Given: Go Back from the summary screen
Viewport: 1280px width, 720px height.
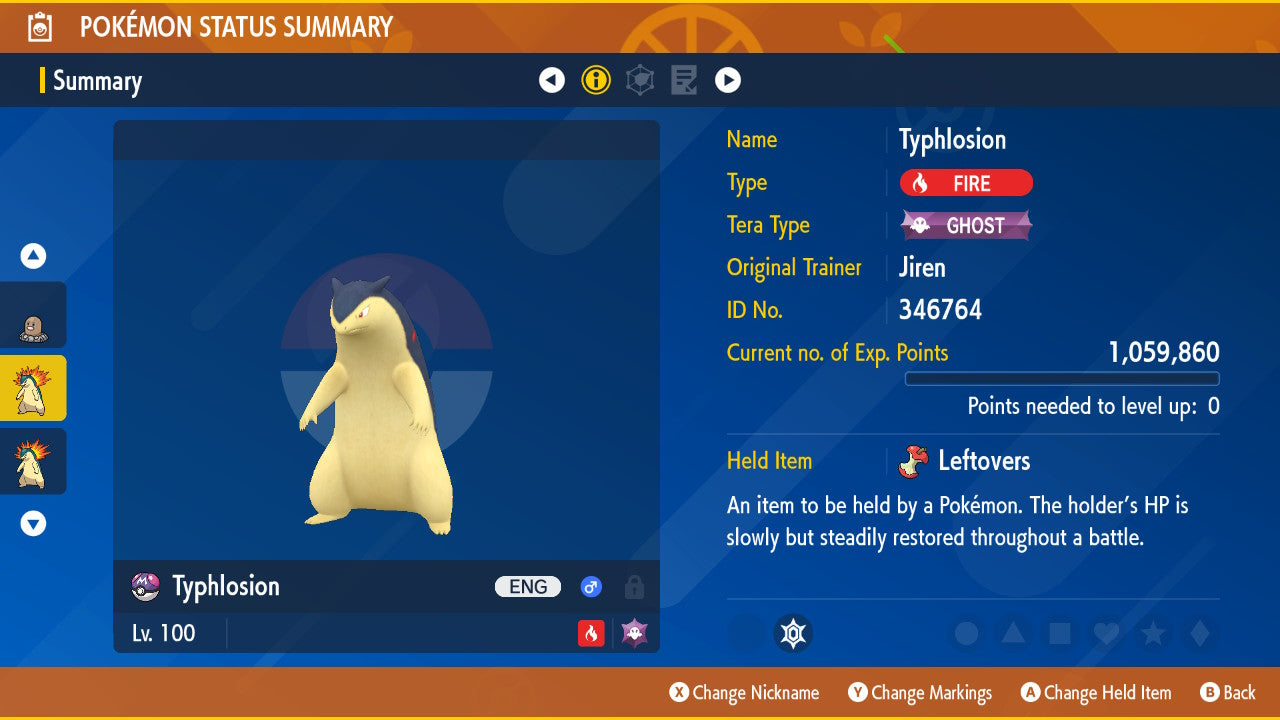Looking at the screenshot, I should (1227, 693).
